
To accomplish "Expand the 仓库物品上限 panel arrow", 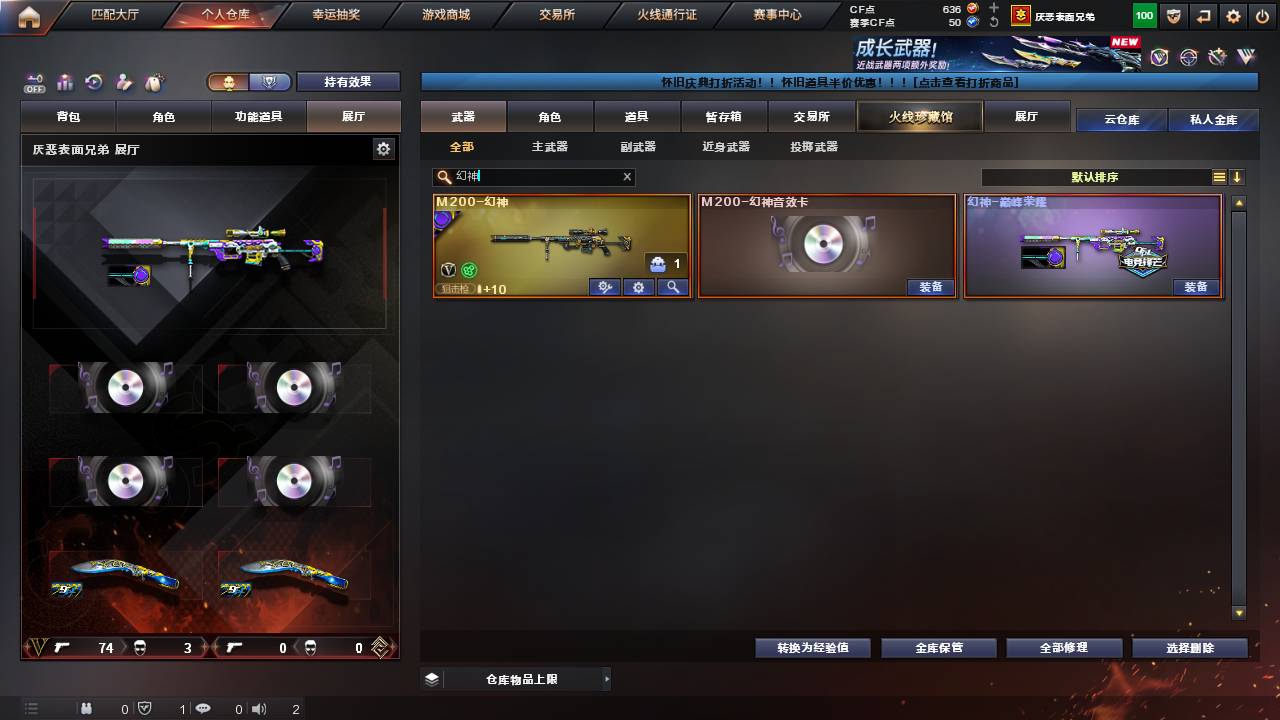I will pos(605,678).
